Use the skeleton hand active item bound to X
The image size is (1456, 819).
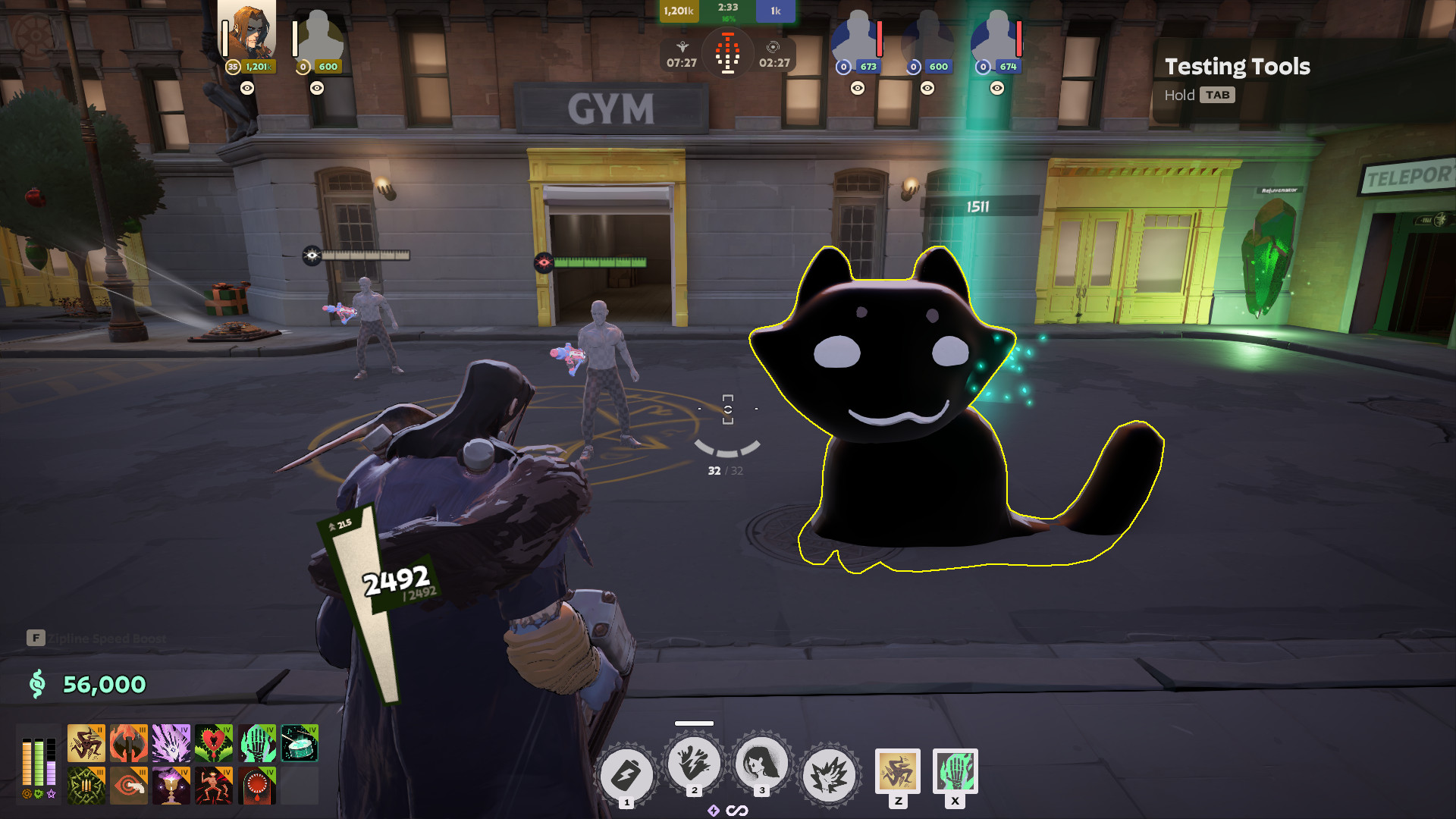[x=955, y=771]
